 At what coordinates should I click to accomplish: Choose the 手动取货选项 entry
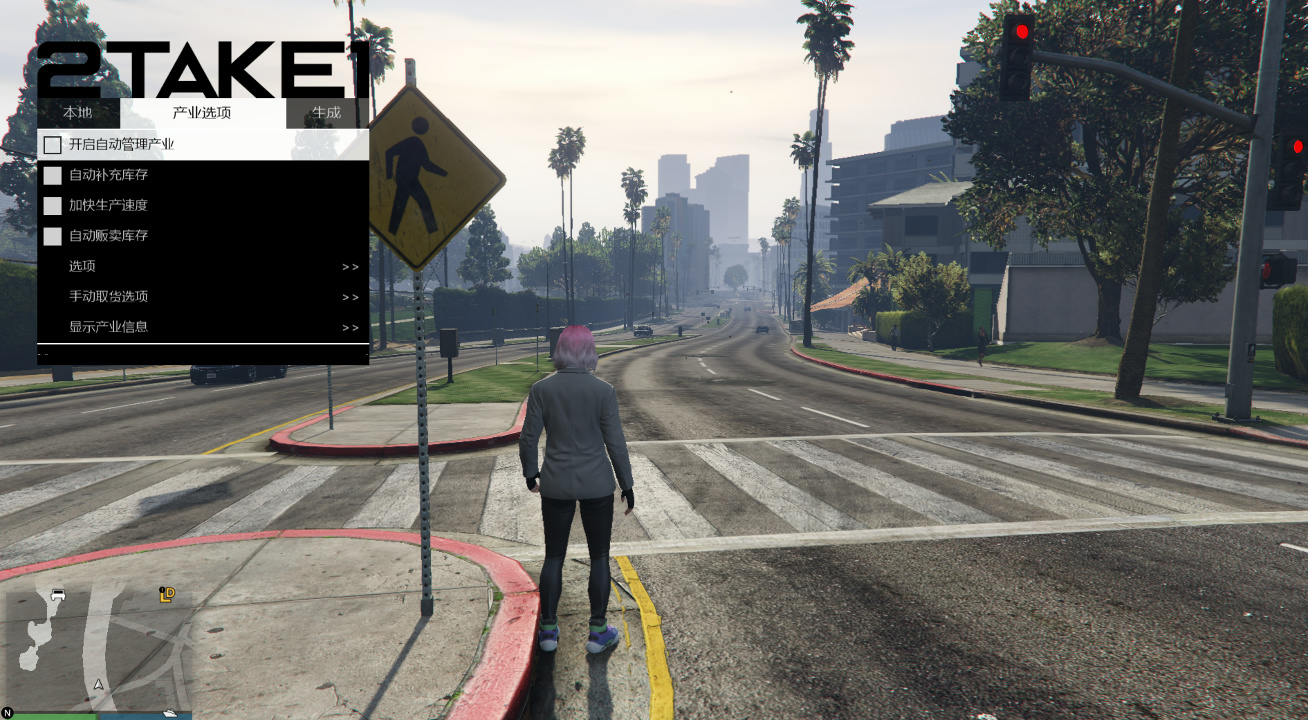coord(202,297)
